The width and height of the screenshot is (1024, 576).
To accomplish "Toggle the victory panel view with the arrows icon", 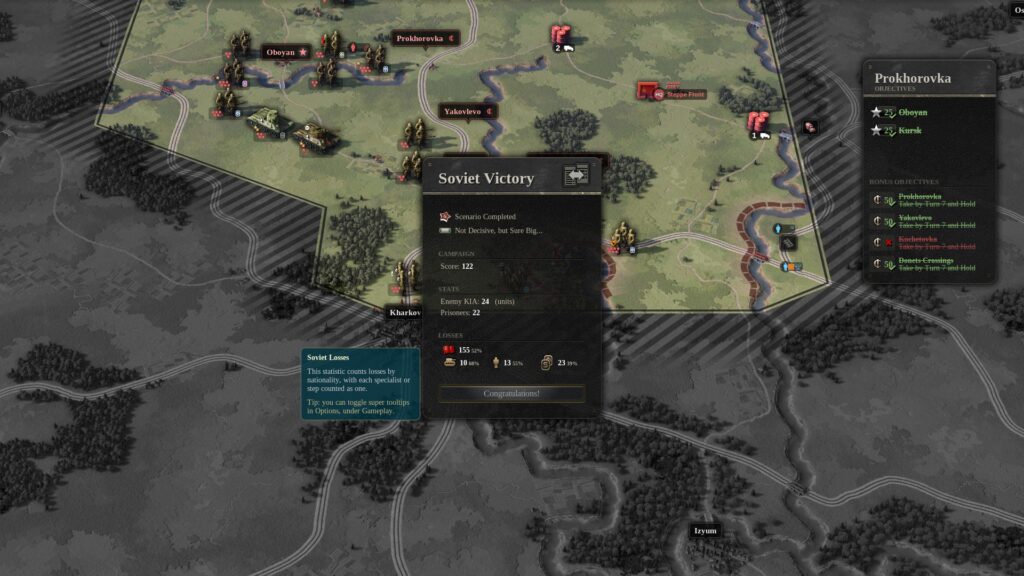I will coord(576,175).
